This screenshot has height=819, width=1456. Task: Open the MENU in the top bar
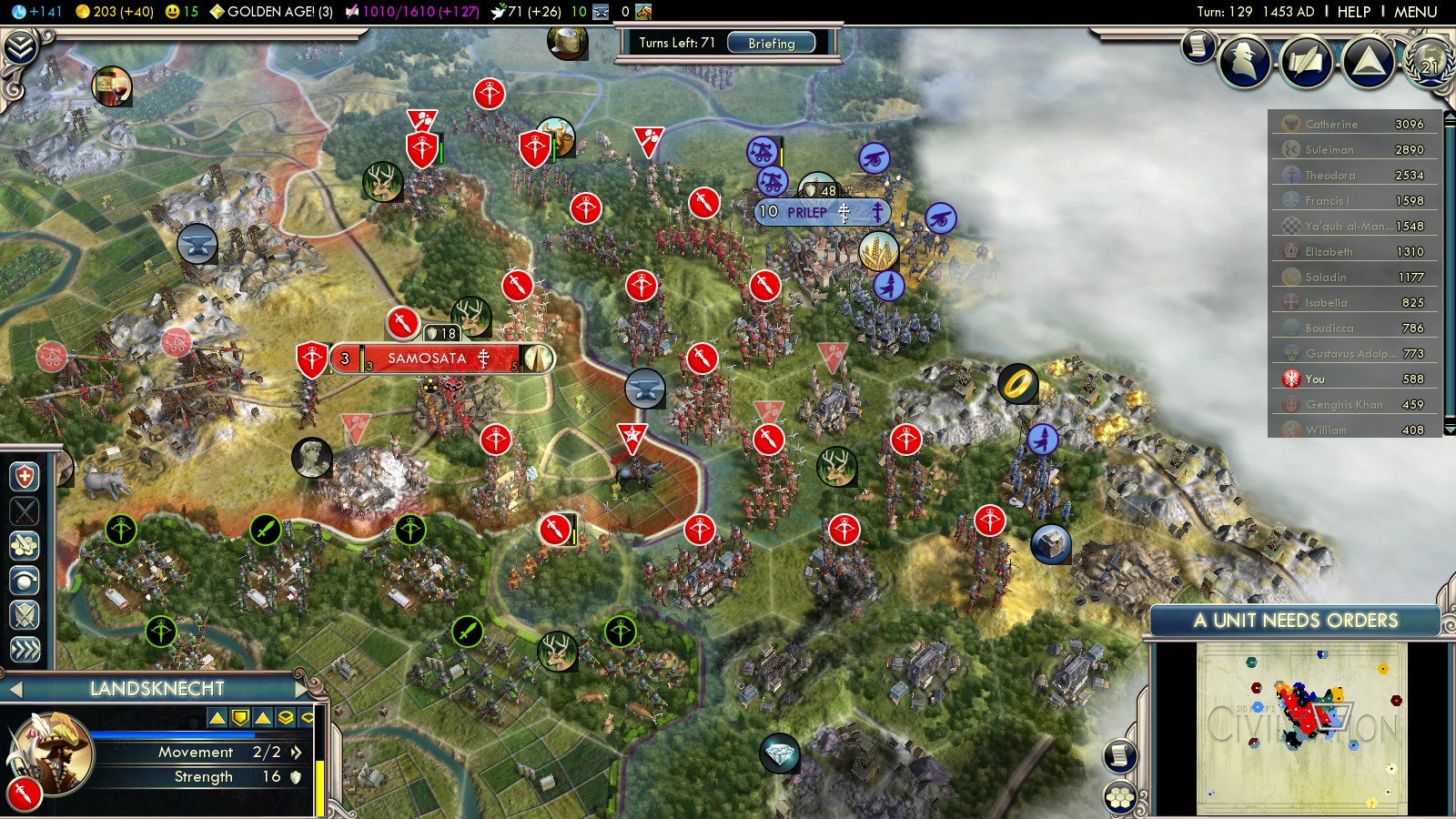point(1415,12)
